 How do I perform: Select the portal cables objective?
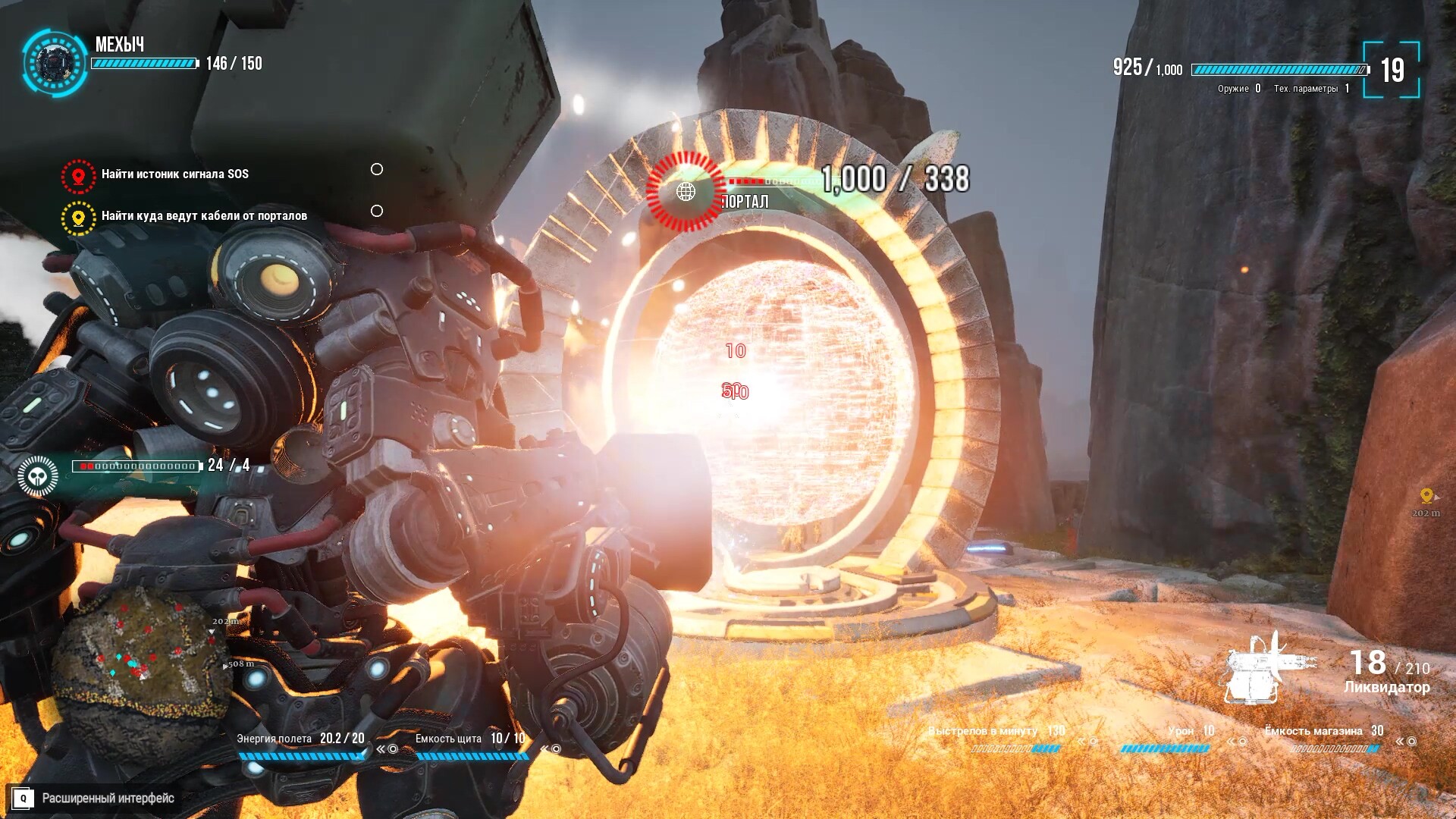(203, 216)
